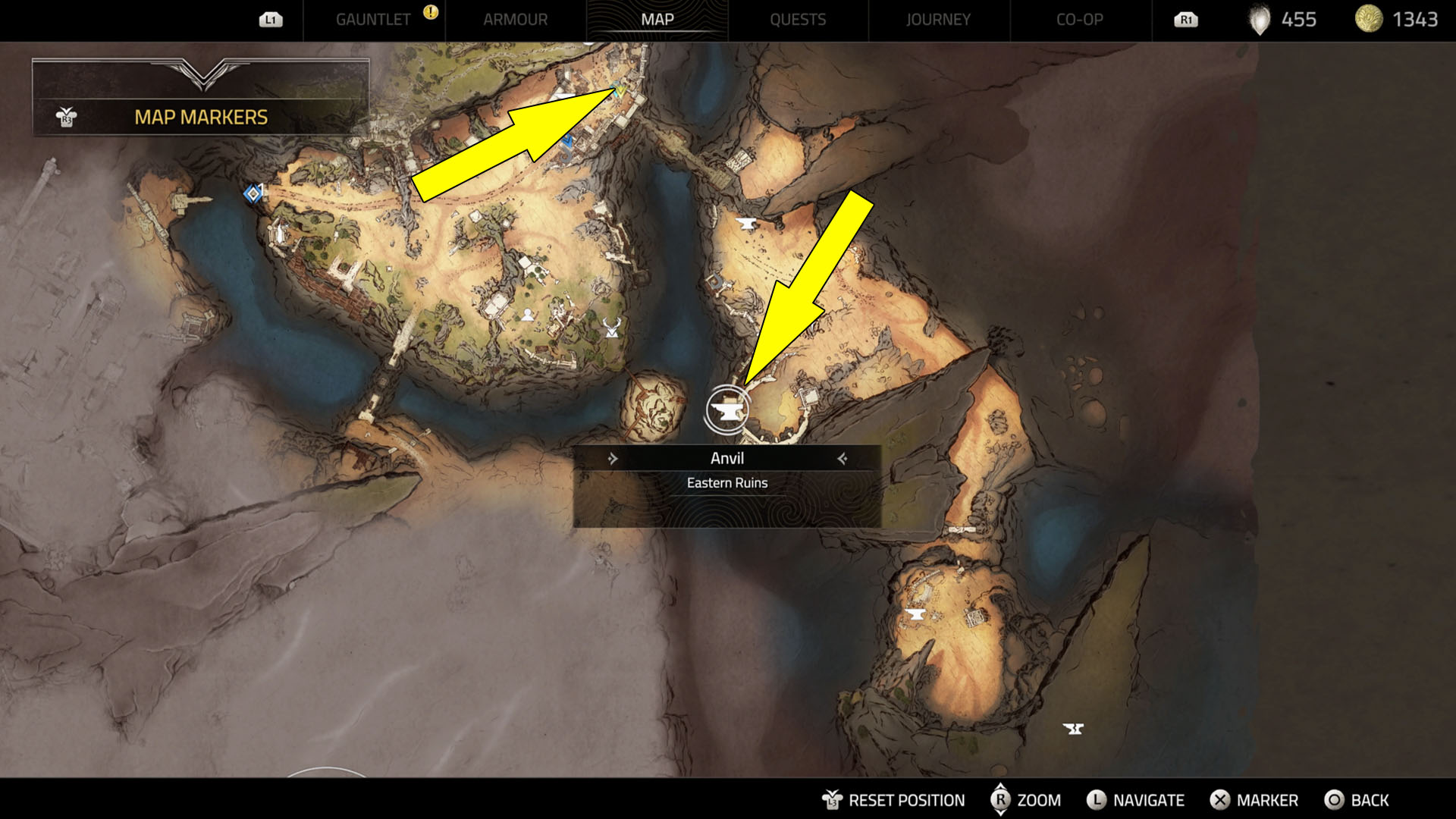This screenshot has height=819, width=1456.
Task: Switch to the Gauntlet tab
Action: click(373, 20)
